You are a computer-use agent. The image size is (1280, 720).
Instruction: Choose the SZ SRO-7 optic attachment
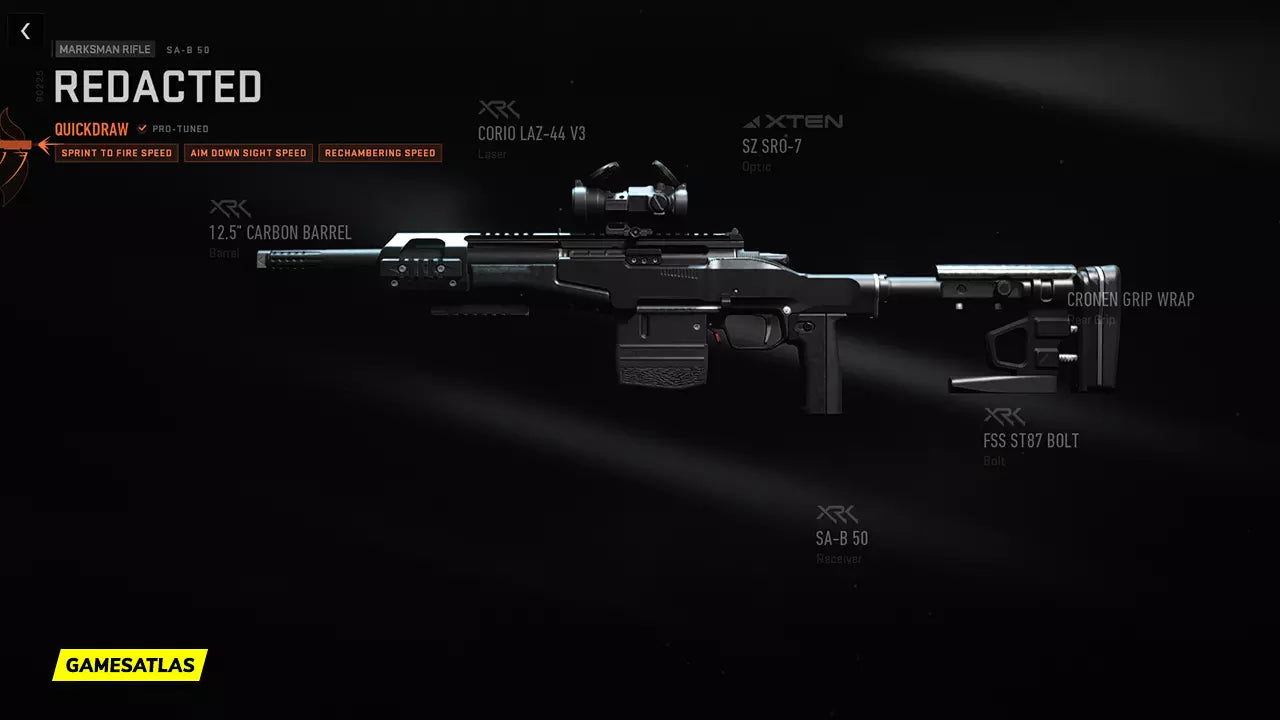coord(771,146)
